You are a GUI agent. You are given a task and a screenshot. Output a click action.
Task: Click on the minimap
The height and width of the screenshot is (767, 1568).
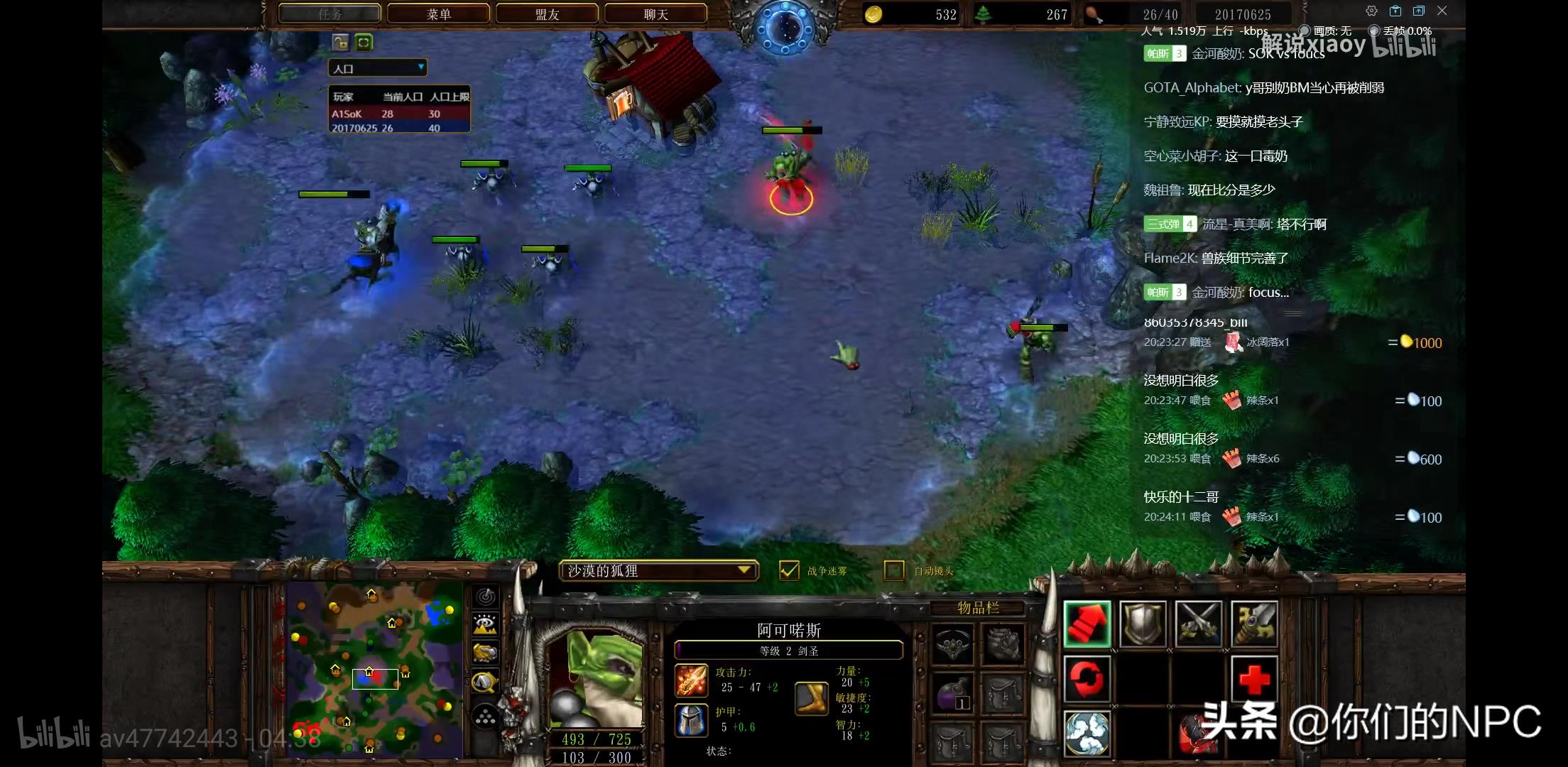coord(374,669)
